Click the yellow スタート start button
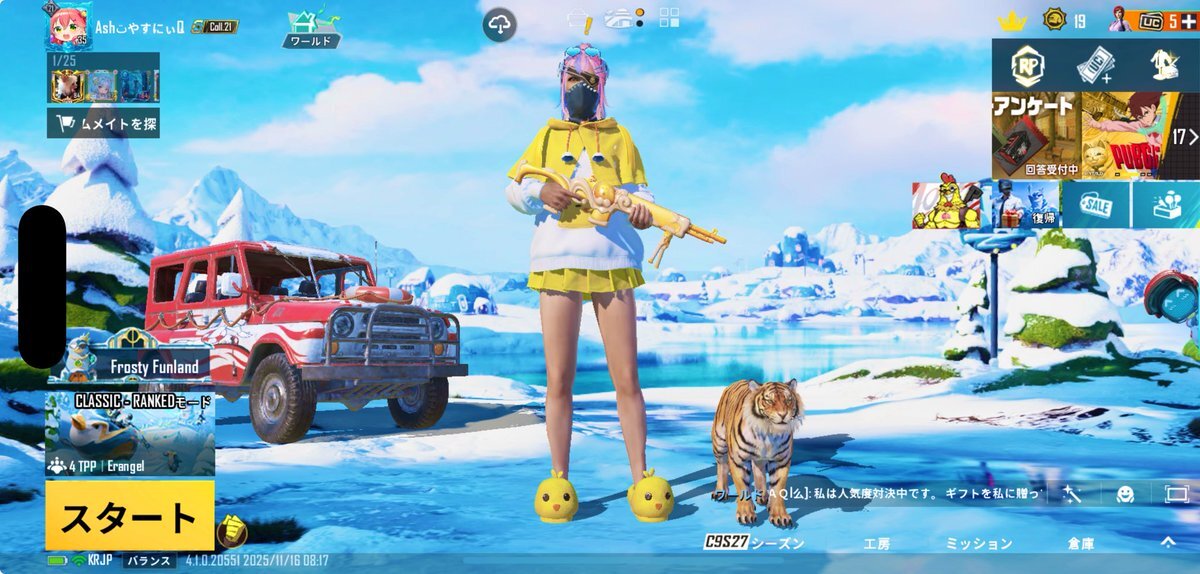The height and width of the screenshot is (574, 1200). (x=129, y=516)
